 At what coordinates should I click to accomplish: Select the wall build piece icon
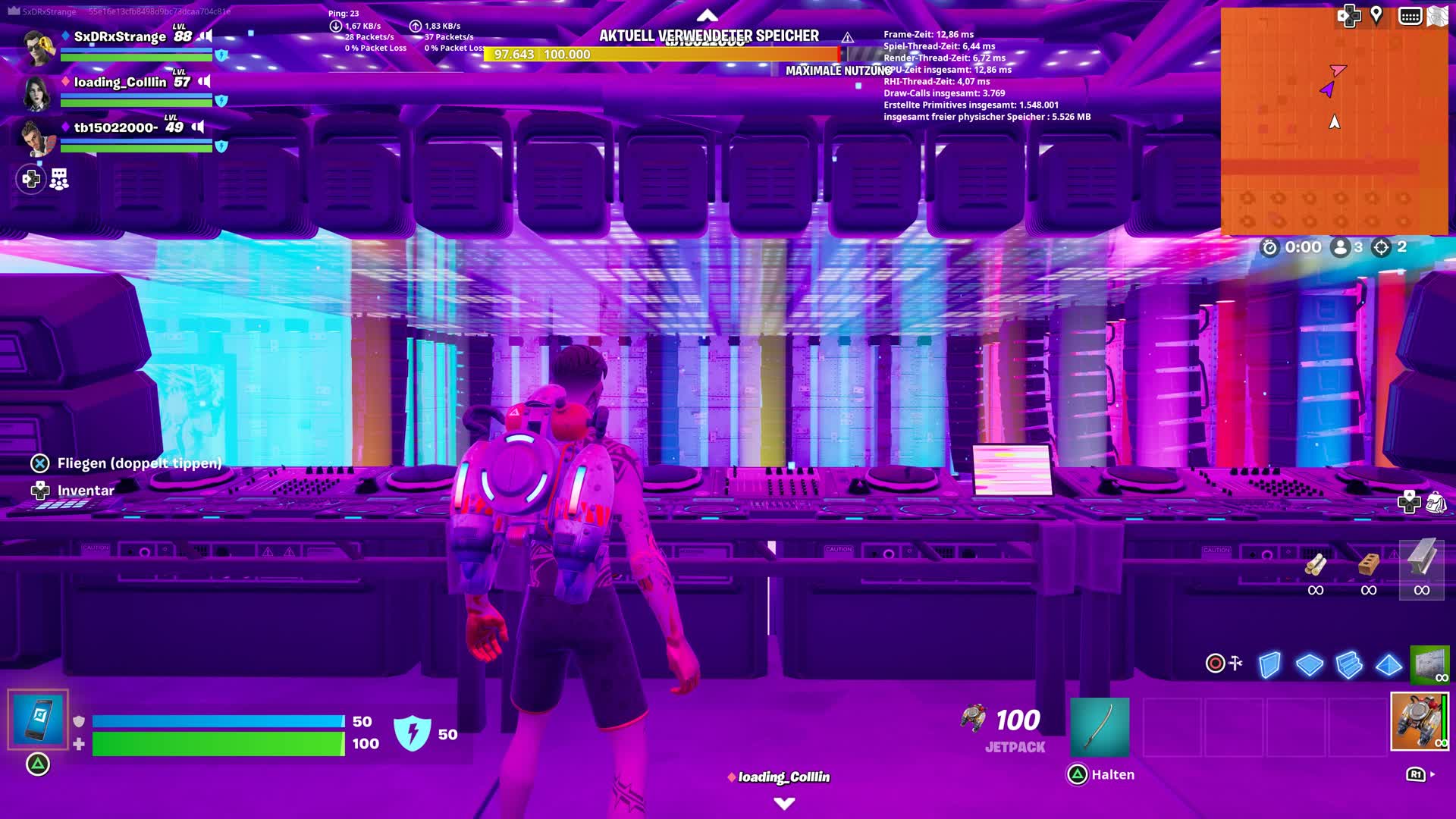(1269, 664)
